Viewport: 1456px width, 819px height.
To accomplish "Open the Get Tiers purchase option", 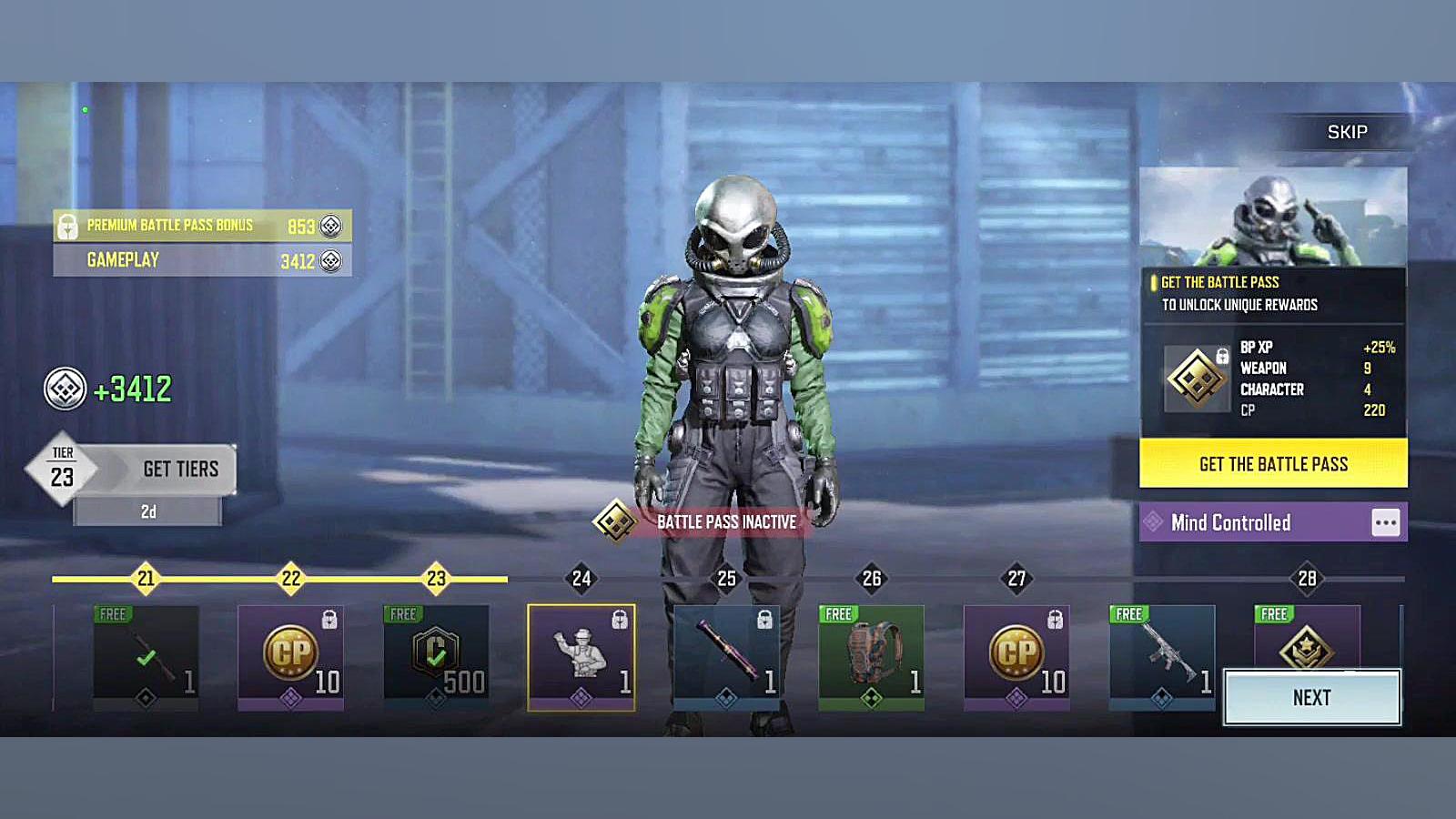I will point(180,470).
